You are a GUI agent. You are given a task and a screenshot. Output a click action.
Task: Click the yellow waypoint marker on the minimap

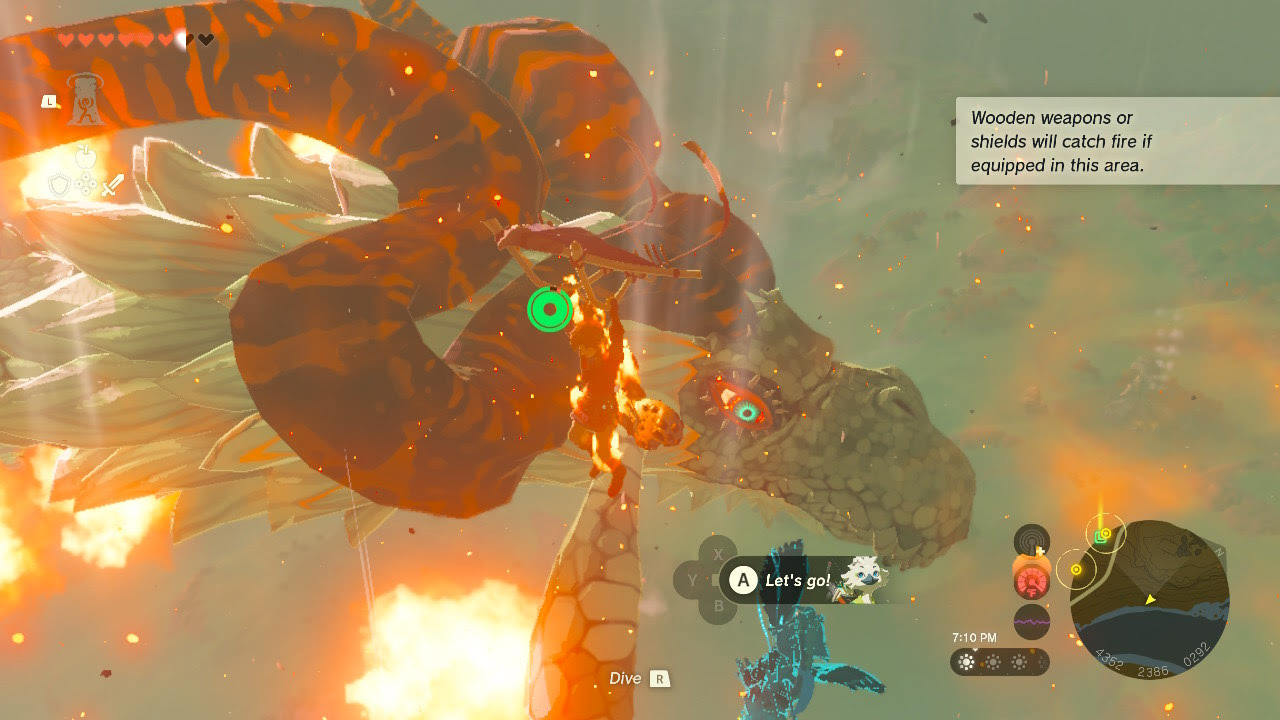pyautogui.click(x=1075, y=569)
